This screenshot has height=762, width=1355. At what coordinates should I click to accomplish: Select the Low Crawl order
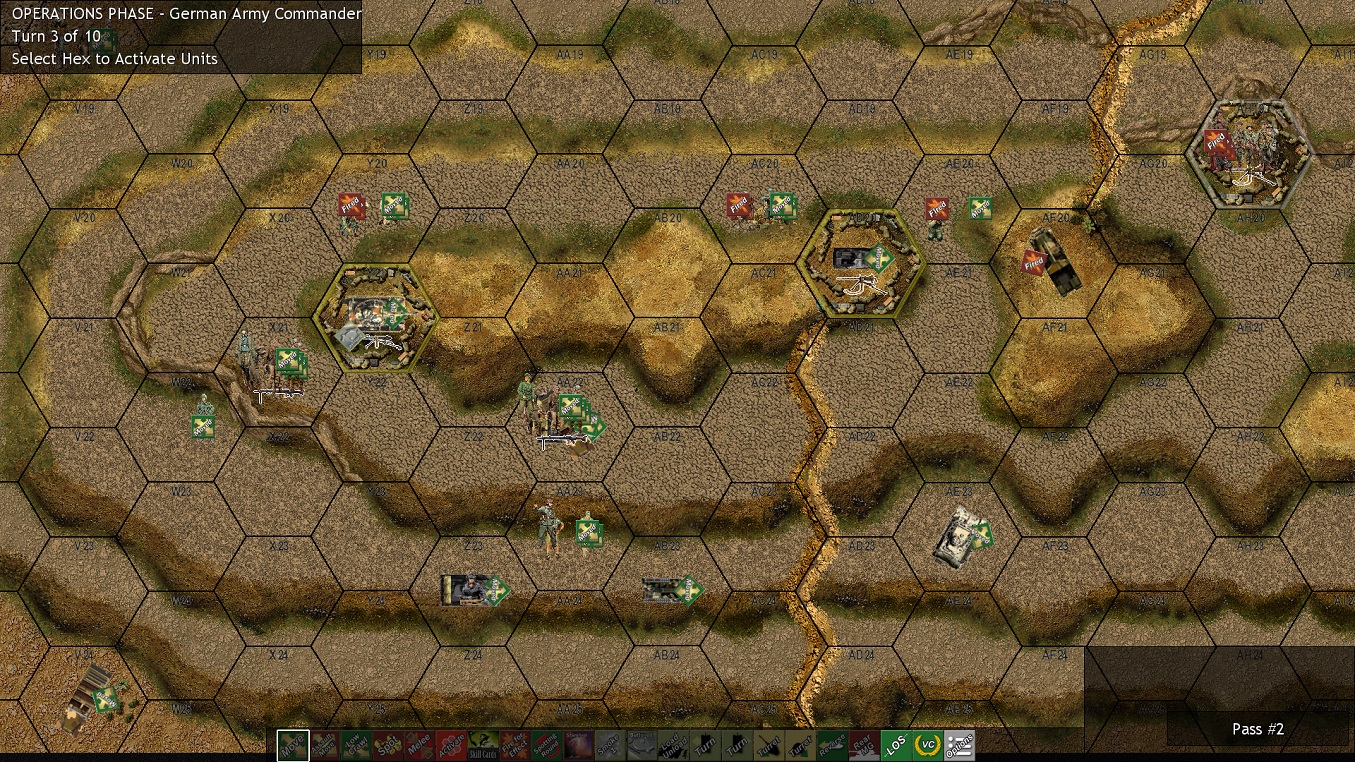pyautogui.click(x=357, y=745)
